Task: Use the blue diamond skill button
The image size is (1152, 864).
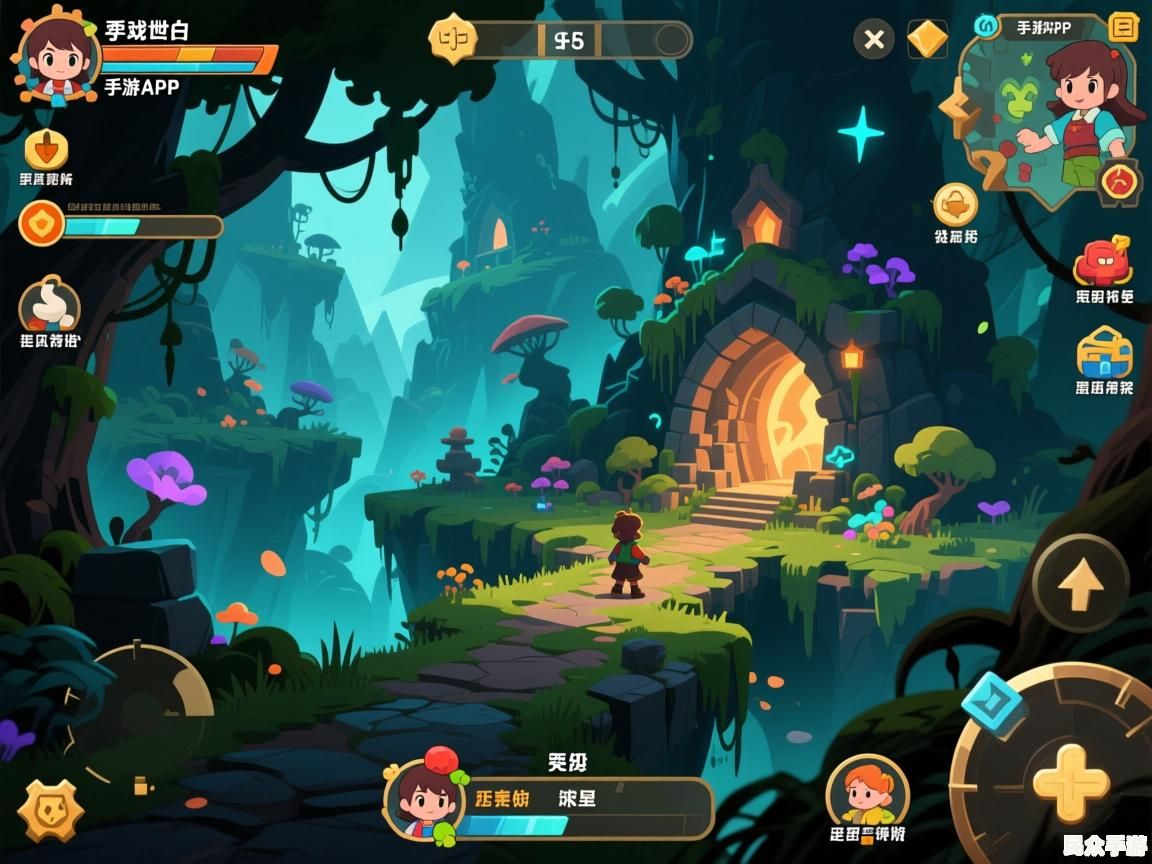Action: 993,703
